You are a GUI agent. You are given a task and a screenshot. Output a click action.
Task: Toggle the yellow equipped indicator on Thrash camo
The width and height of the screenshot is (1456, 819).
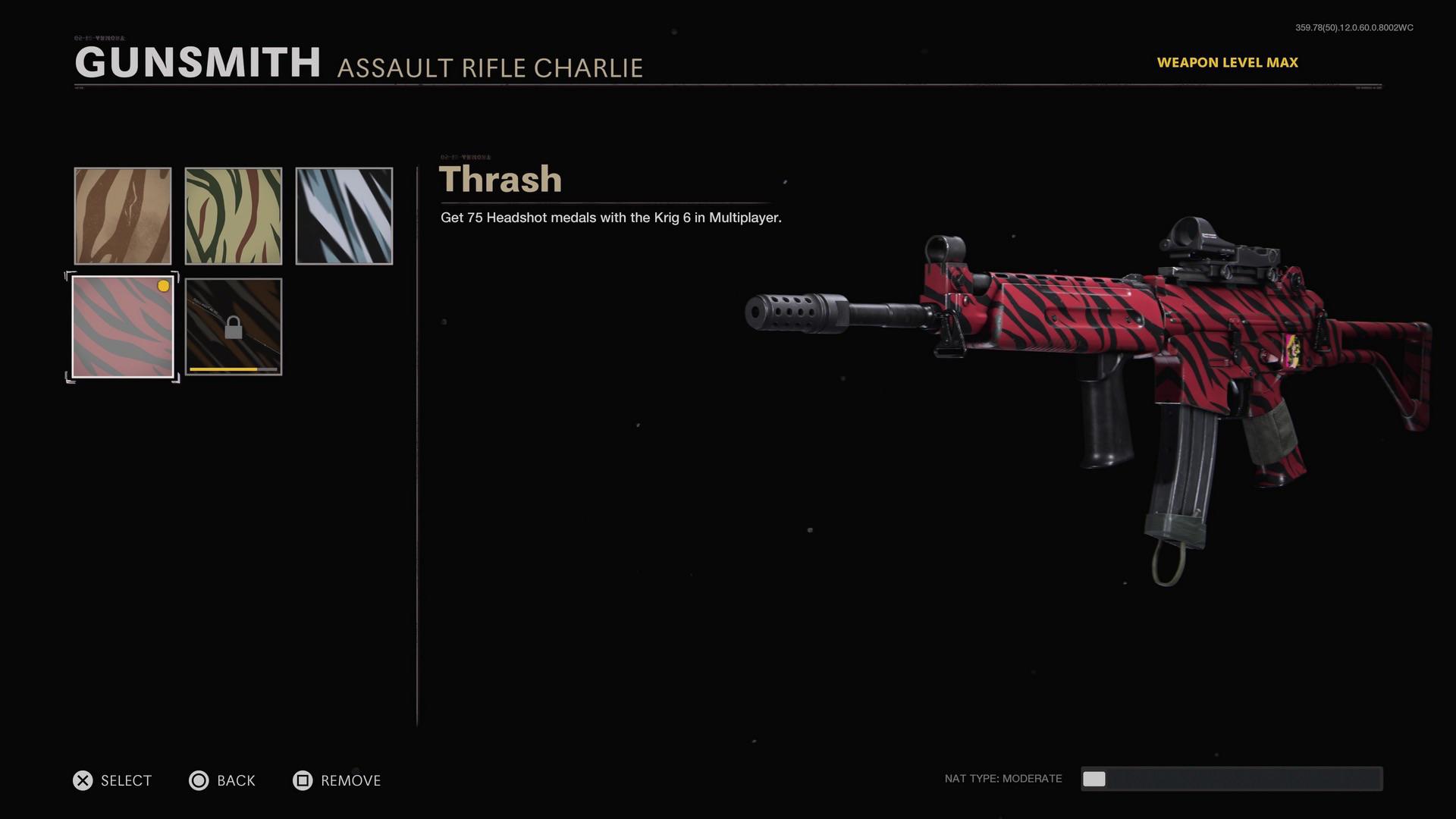click(162, 287)
